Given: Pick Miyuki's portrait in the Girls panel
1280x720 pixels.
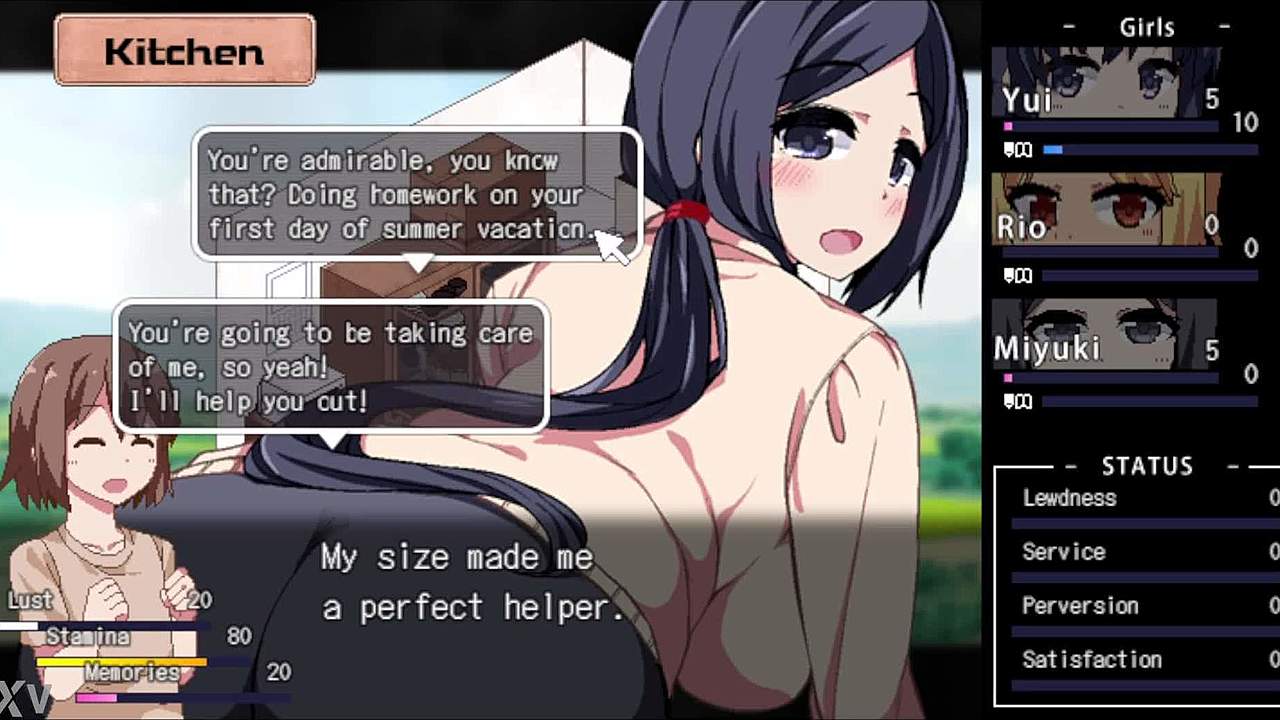Looking at the screenshot, I should 1105,335.
